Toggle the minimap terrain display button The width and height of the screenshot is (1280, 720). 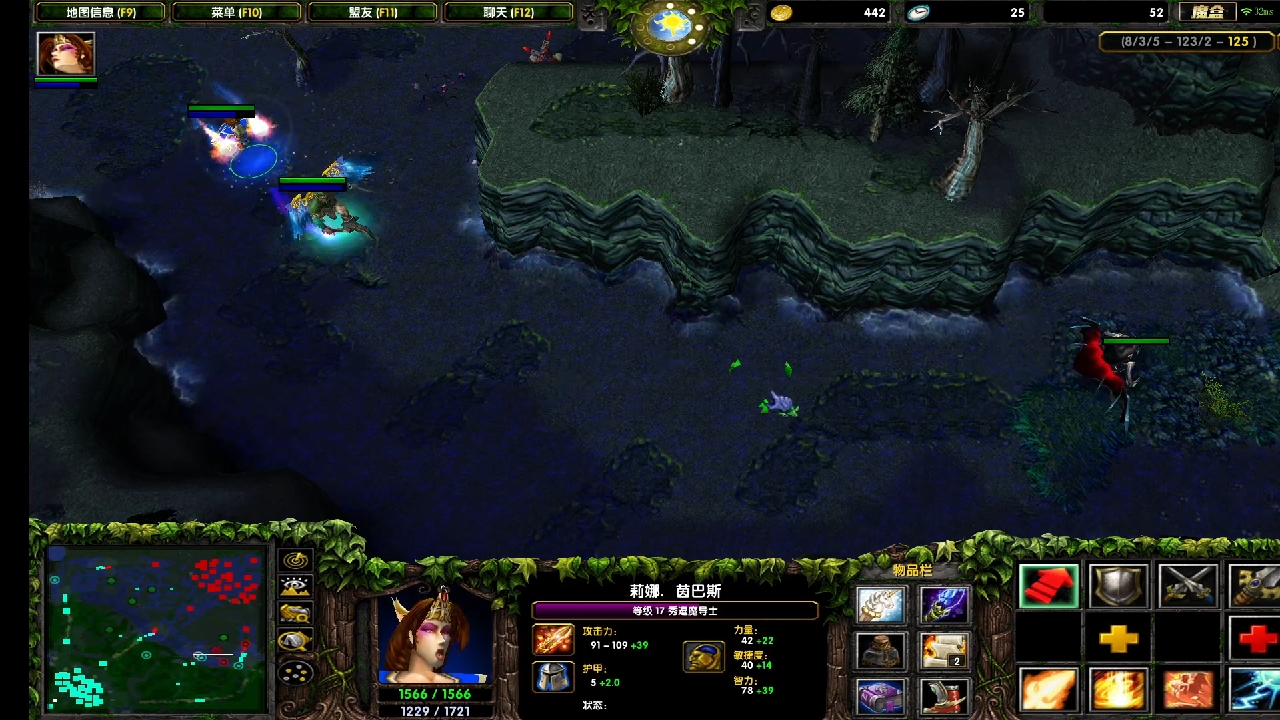point(296,587)
